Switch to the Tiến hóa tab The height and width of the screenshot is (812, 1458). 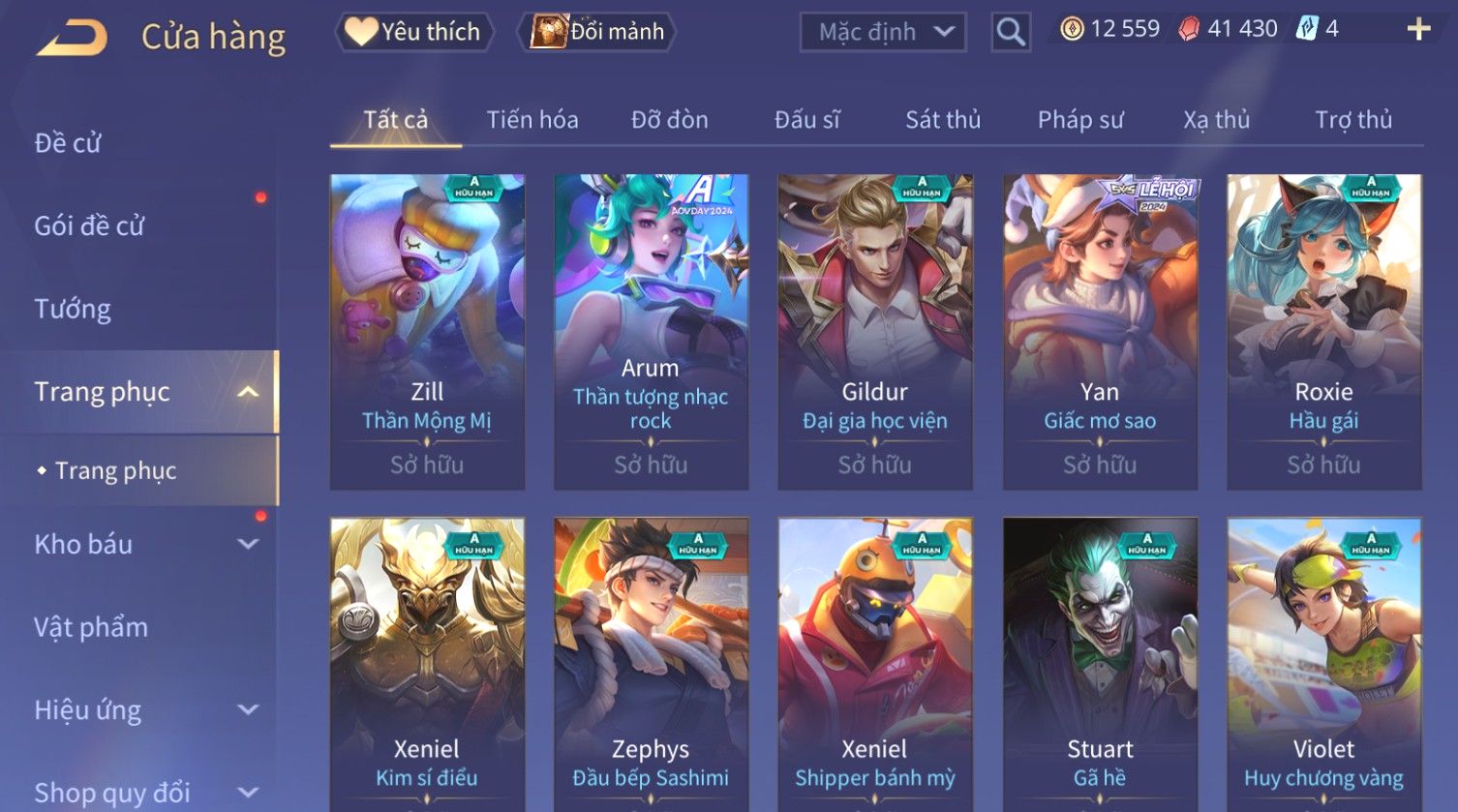coord(532,120)
